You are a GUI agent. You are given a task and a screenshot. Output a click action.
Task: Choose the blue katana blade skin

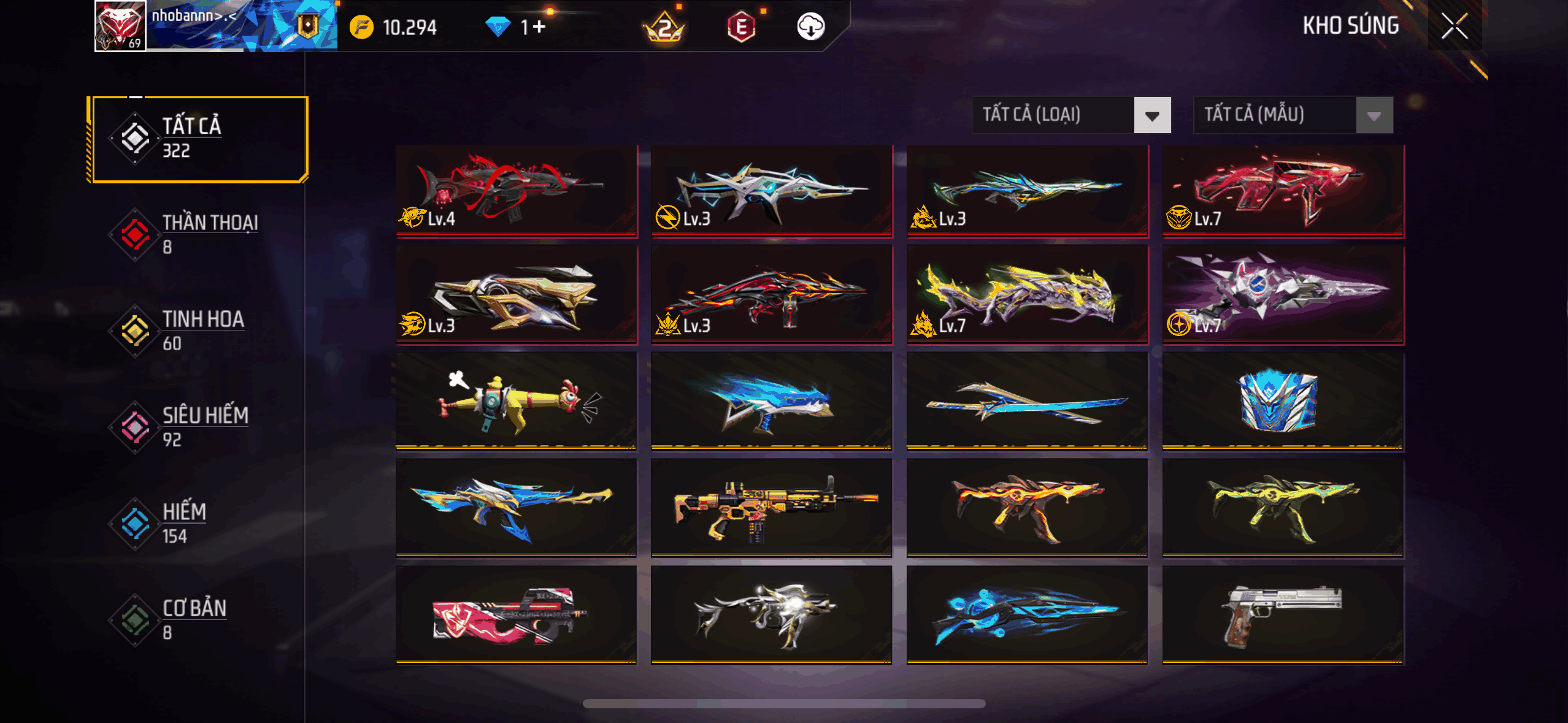click(1027, 401)
